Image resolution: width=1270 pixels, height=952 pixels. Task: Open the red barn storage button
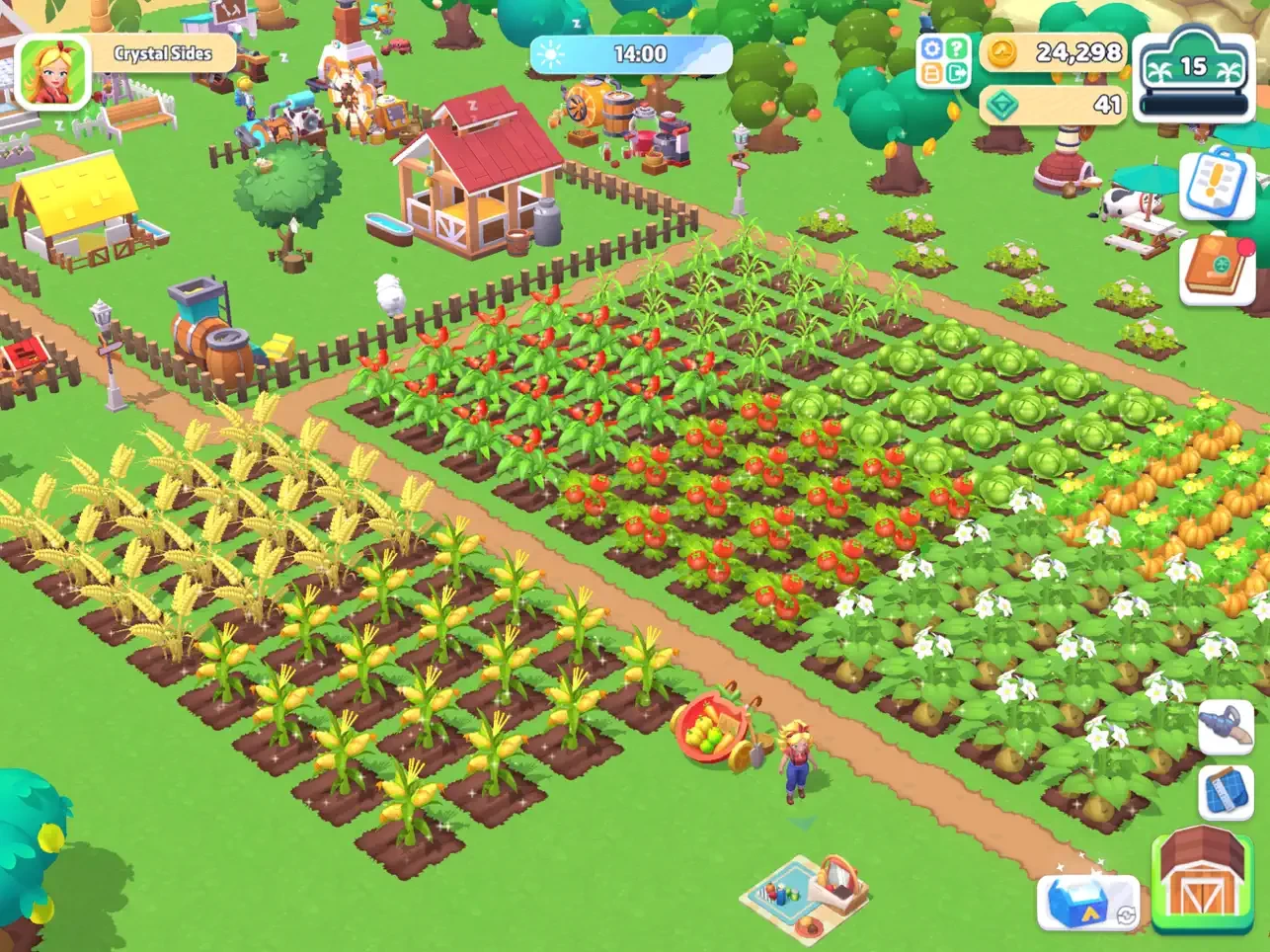pyautogui.click(x=1202, y=882)
